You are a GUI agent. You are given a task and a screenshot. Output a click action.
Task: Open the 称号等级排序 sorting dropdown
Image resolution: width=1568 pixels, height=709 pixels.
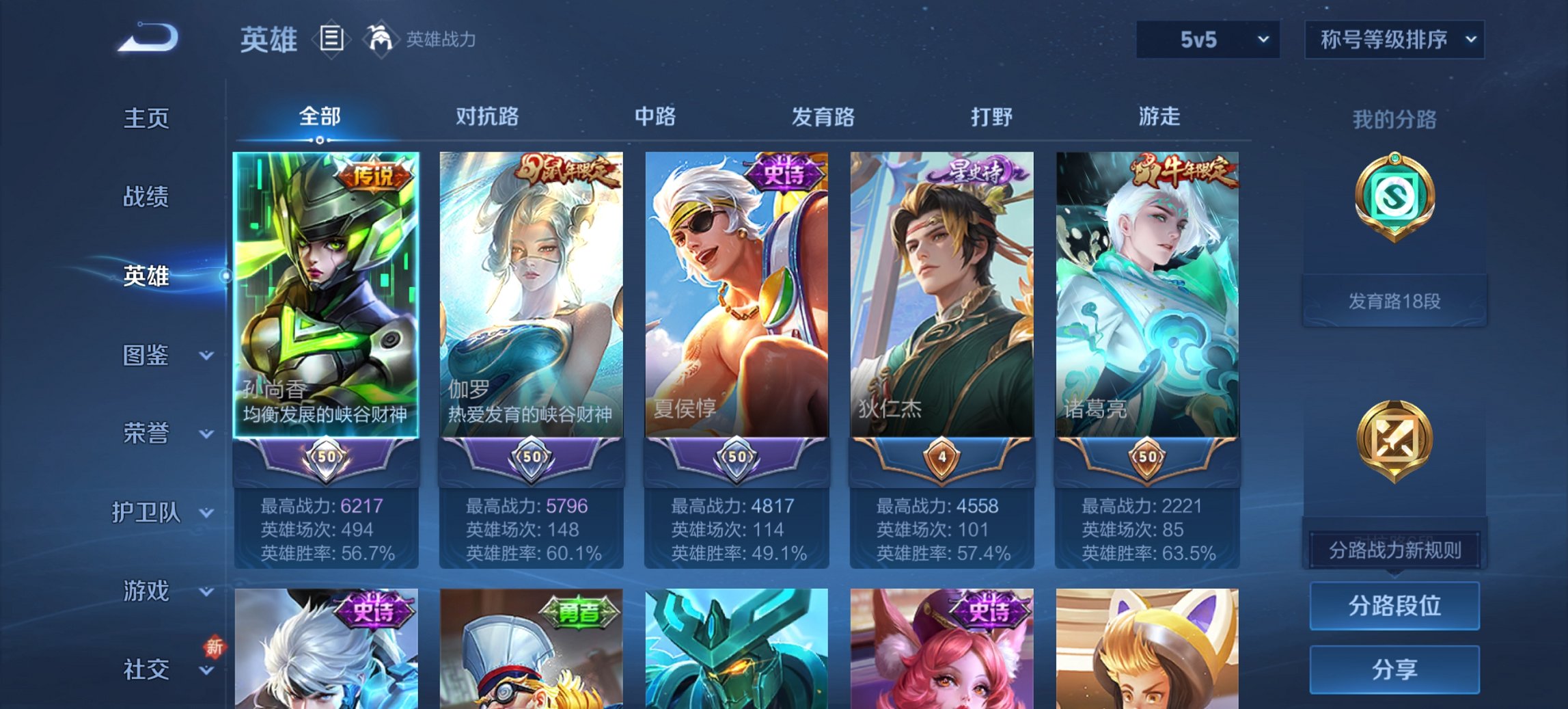pos(1394,40)
